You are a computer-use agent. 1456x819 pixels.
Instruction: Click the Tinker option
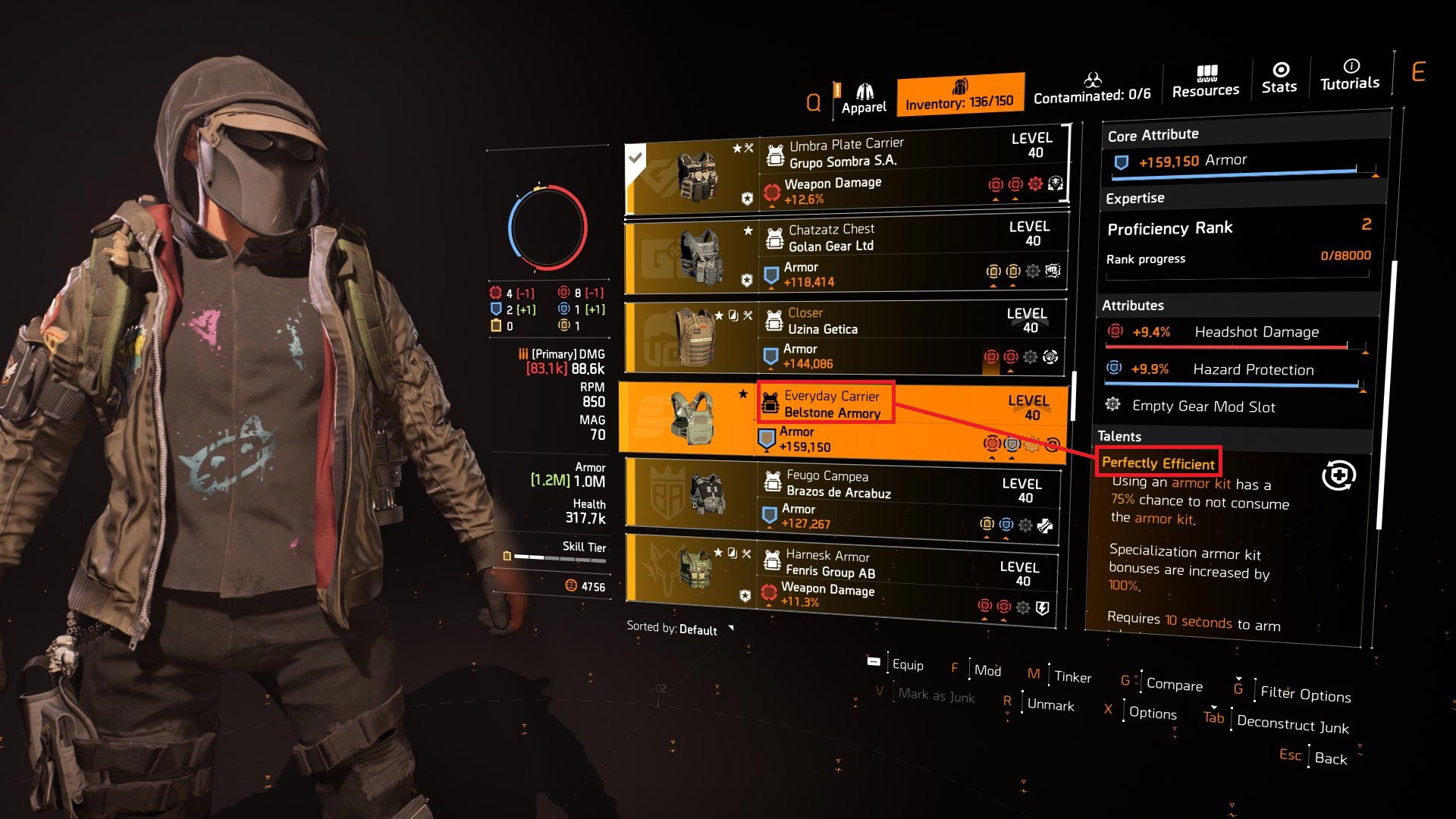1072,676
